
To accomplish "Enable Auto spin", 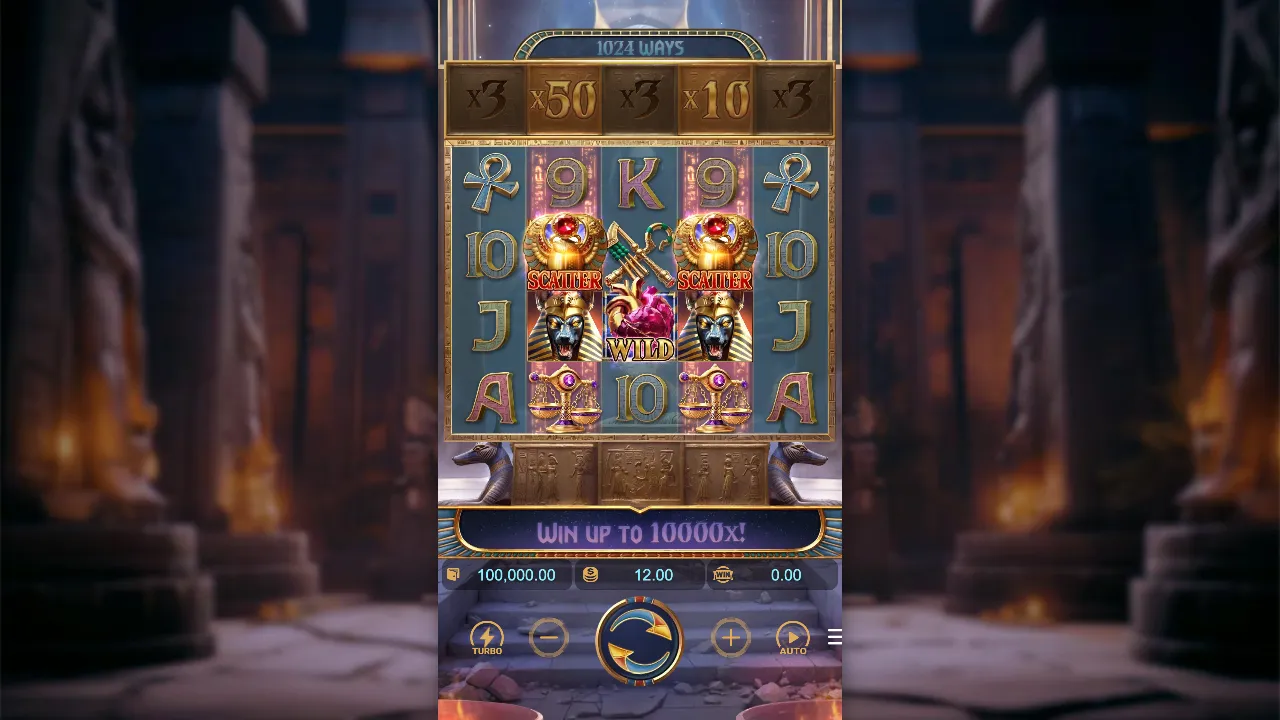I will tap(793, 637).
